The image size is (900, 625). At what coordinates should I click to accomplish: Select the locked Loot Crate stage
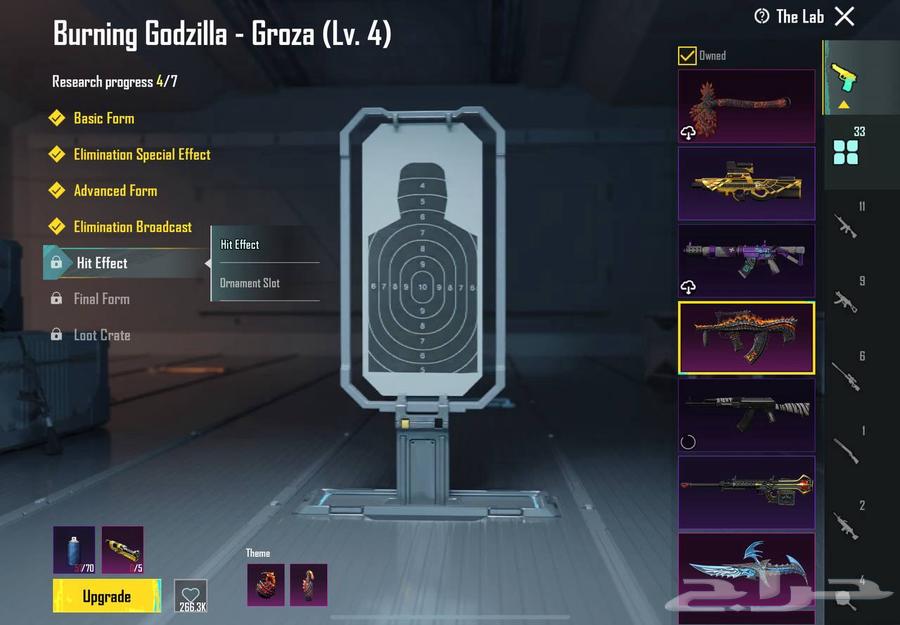(x=101, y=335)
